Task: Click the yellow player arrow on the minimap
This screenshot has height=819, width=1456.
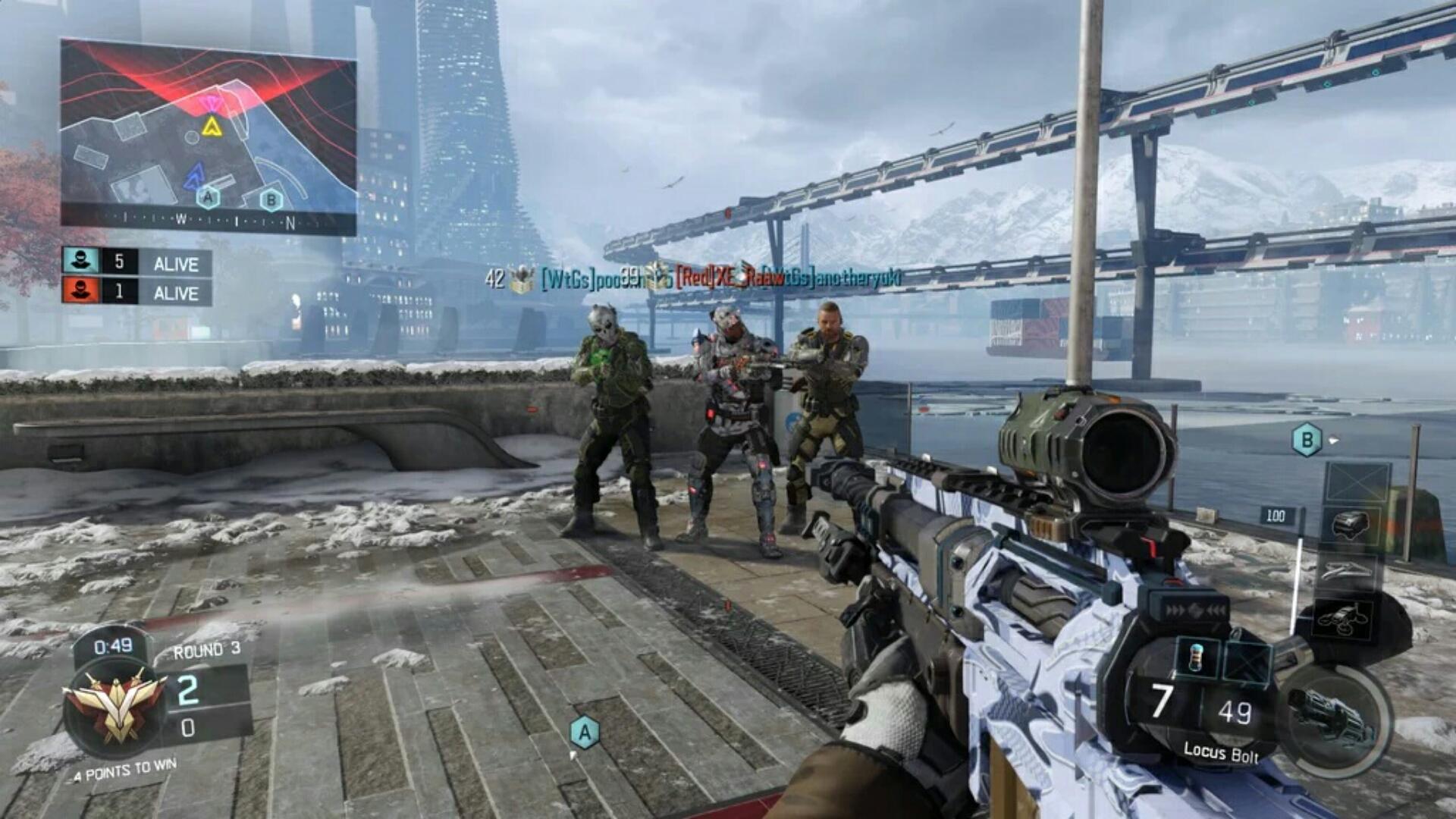Action: 211,126
